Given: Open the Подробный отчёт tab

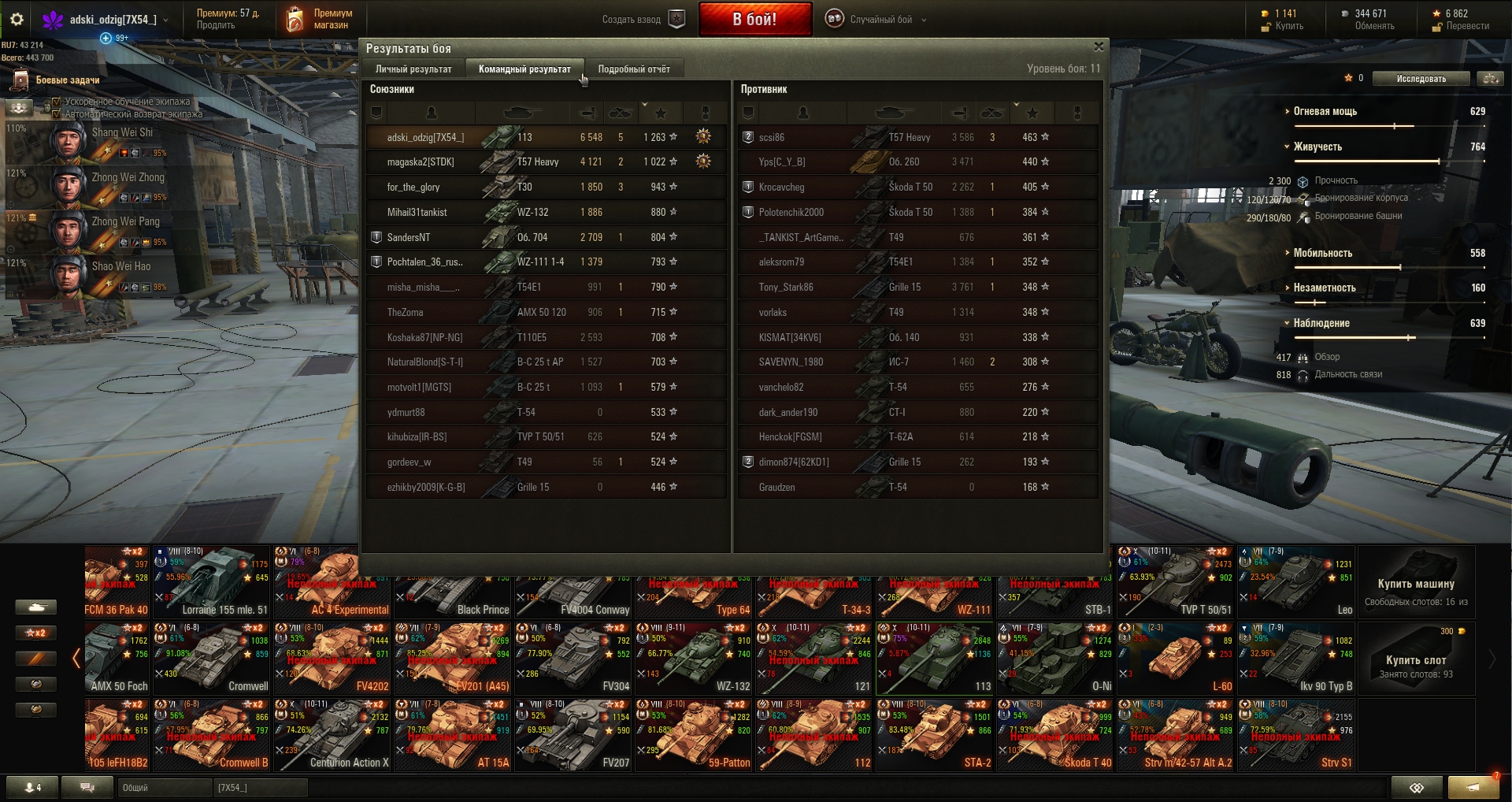Looking at the screenshot, I should tap(634, 69).
